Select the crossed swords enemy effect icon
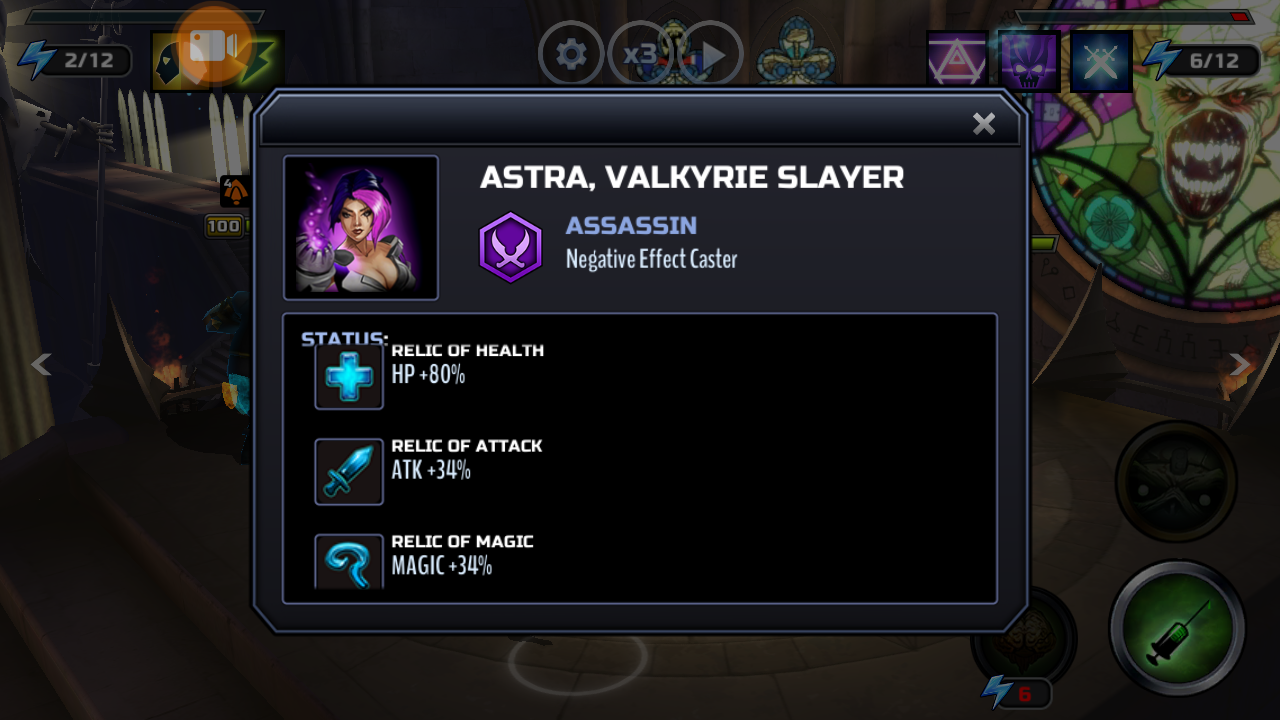The height and width of the screenshot is (720, 1280). (x=1101, y=62)
